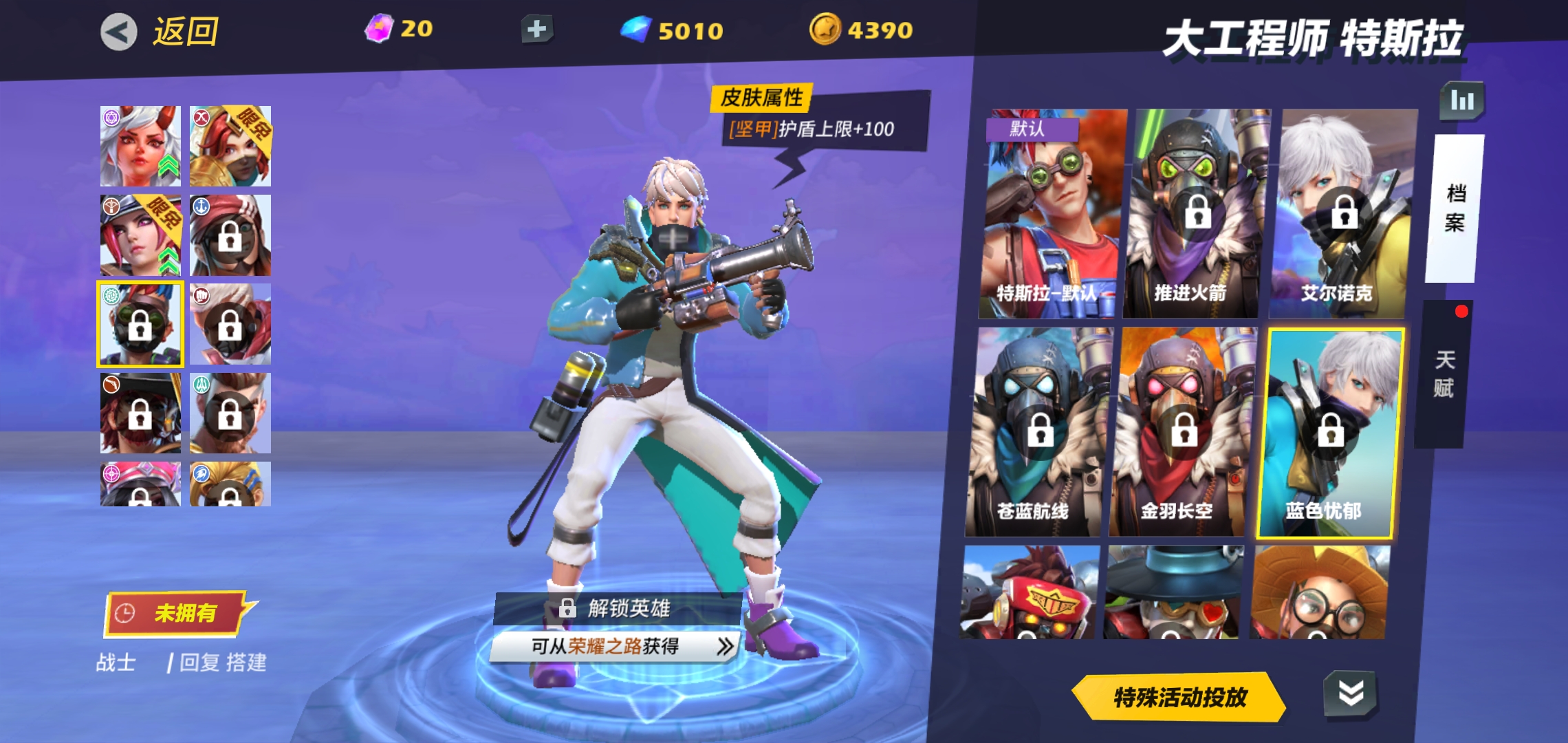Pick the purple-eyed captain hero portrait
Image resolution: width=1568 pixels, height=743 pixels.
tap(140, 235)
